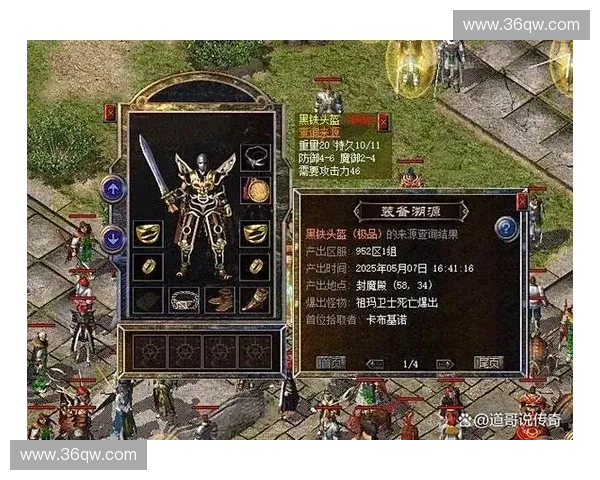
Task: Go to the next trace page arrow
Action: [x=444, y=364]
